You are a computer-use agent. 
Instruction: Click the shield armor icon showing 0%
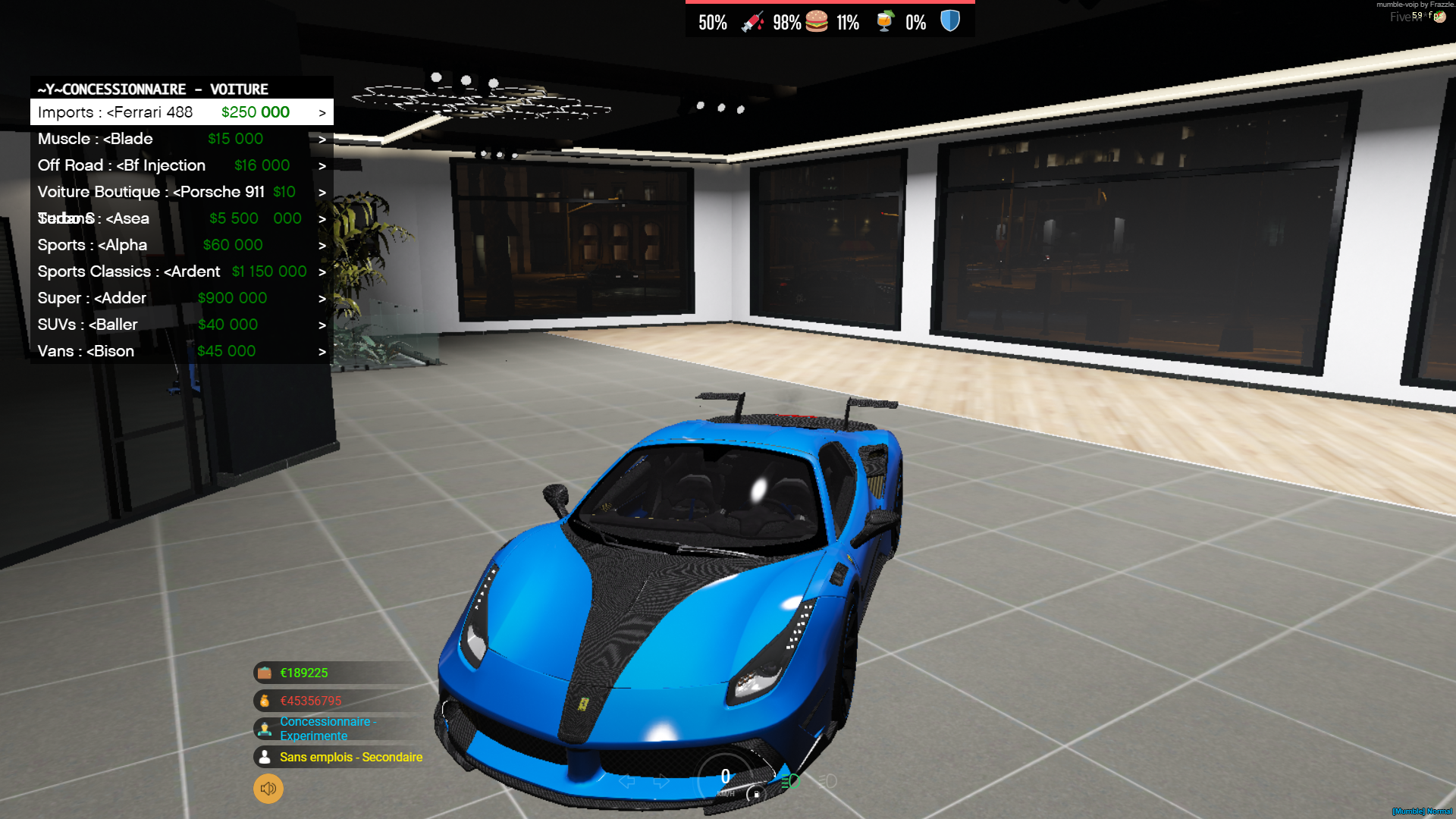[x=949, y=20]
